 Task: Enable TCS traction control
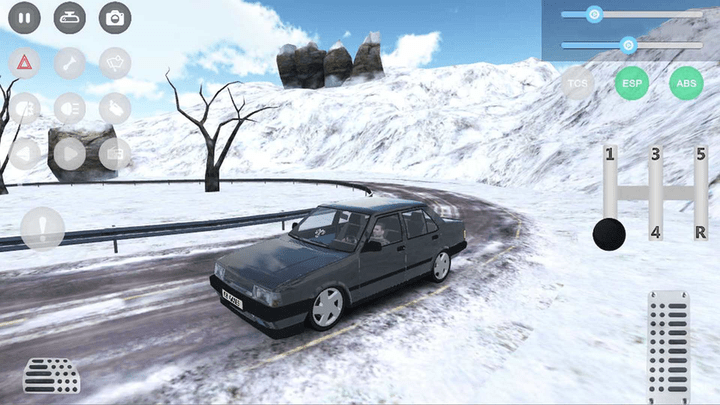(x=577, y=83)
